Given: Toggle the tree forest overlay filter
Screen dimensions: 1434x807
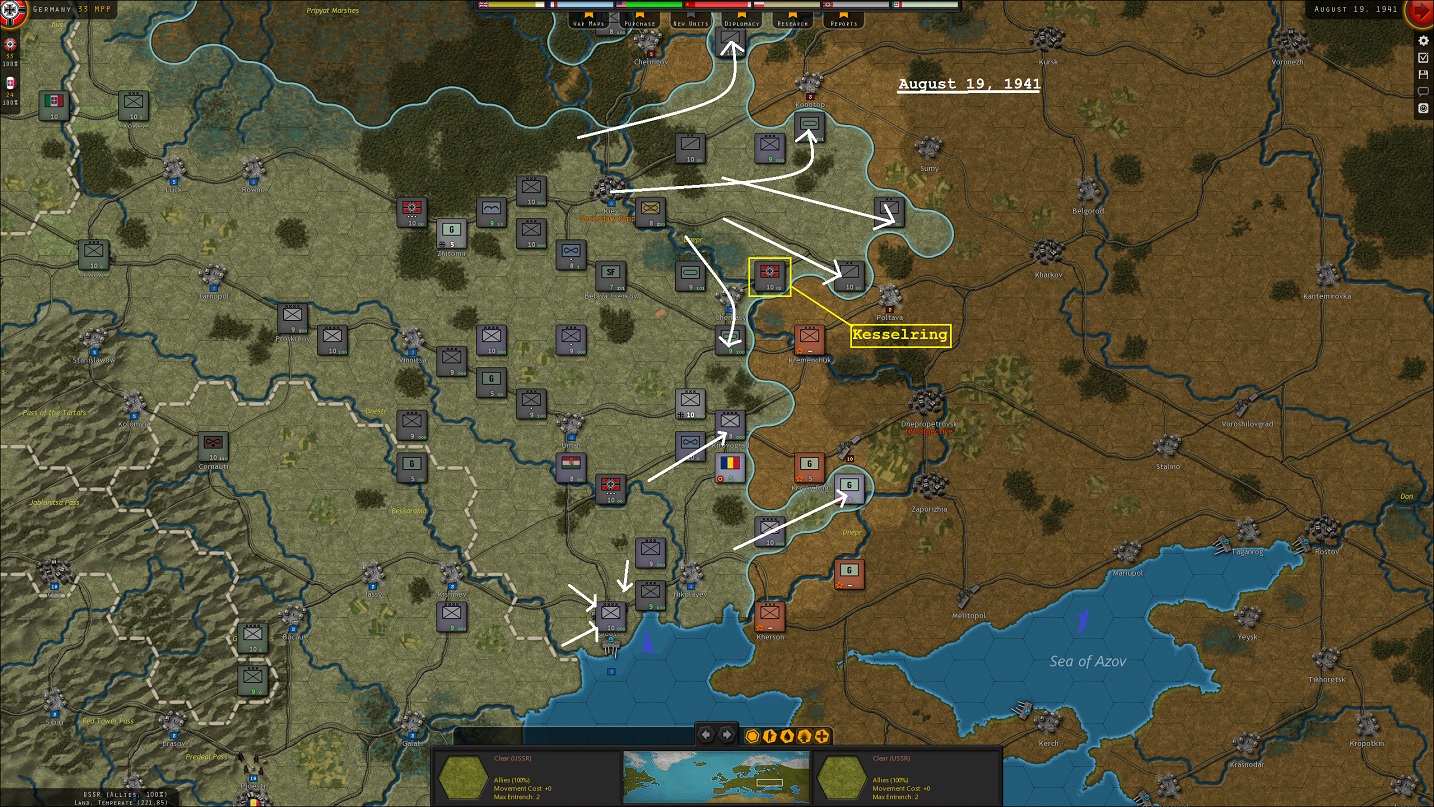Looking at the screenshot, I should coord(804,736).
